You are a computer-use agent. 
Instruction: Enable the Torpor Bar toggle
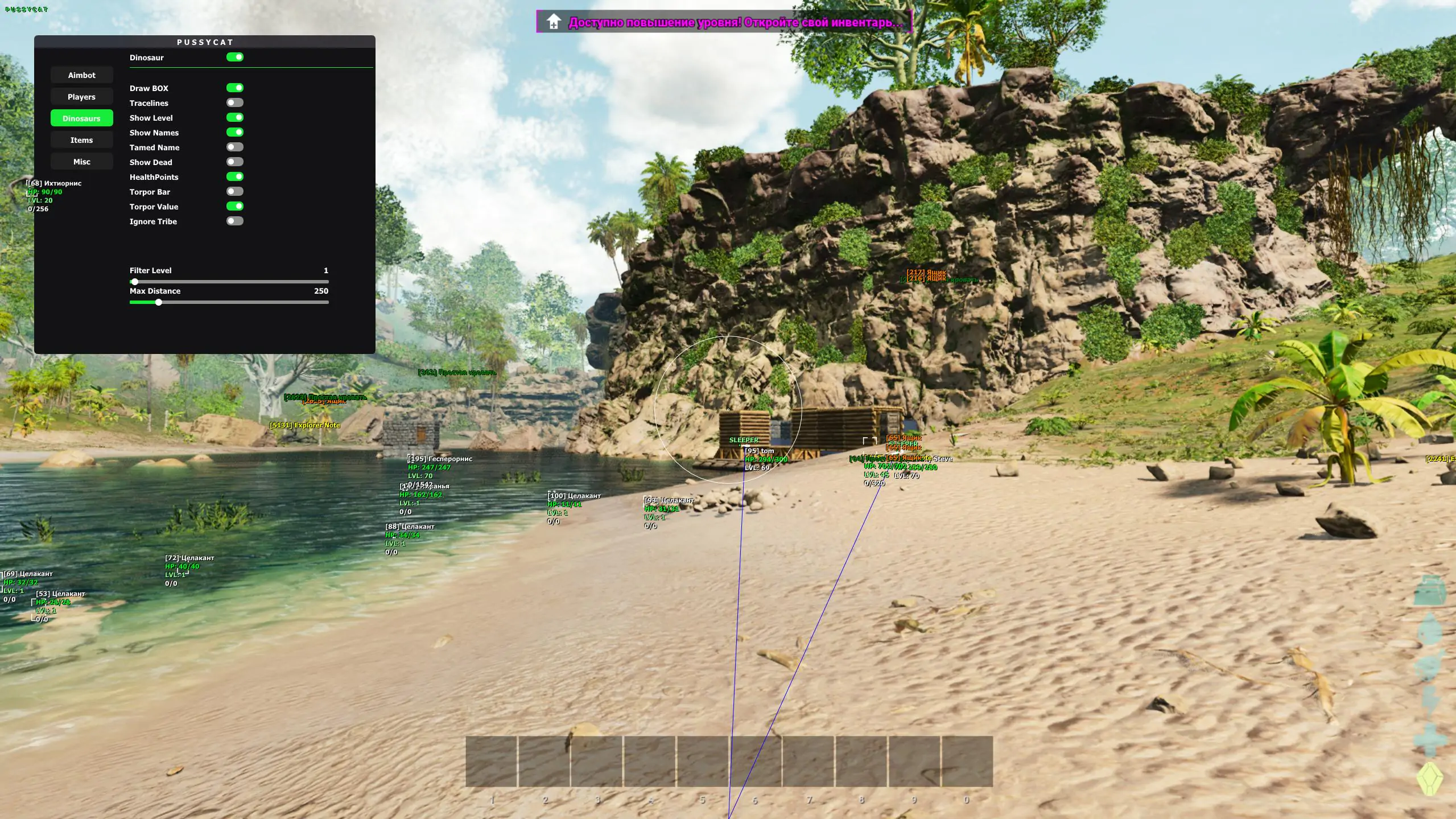point(234,191)
